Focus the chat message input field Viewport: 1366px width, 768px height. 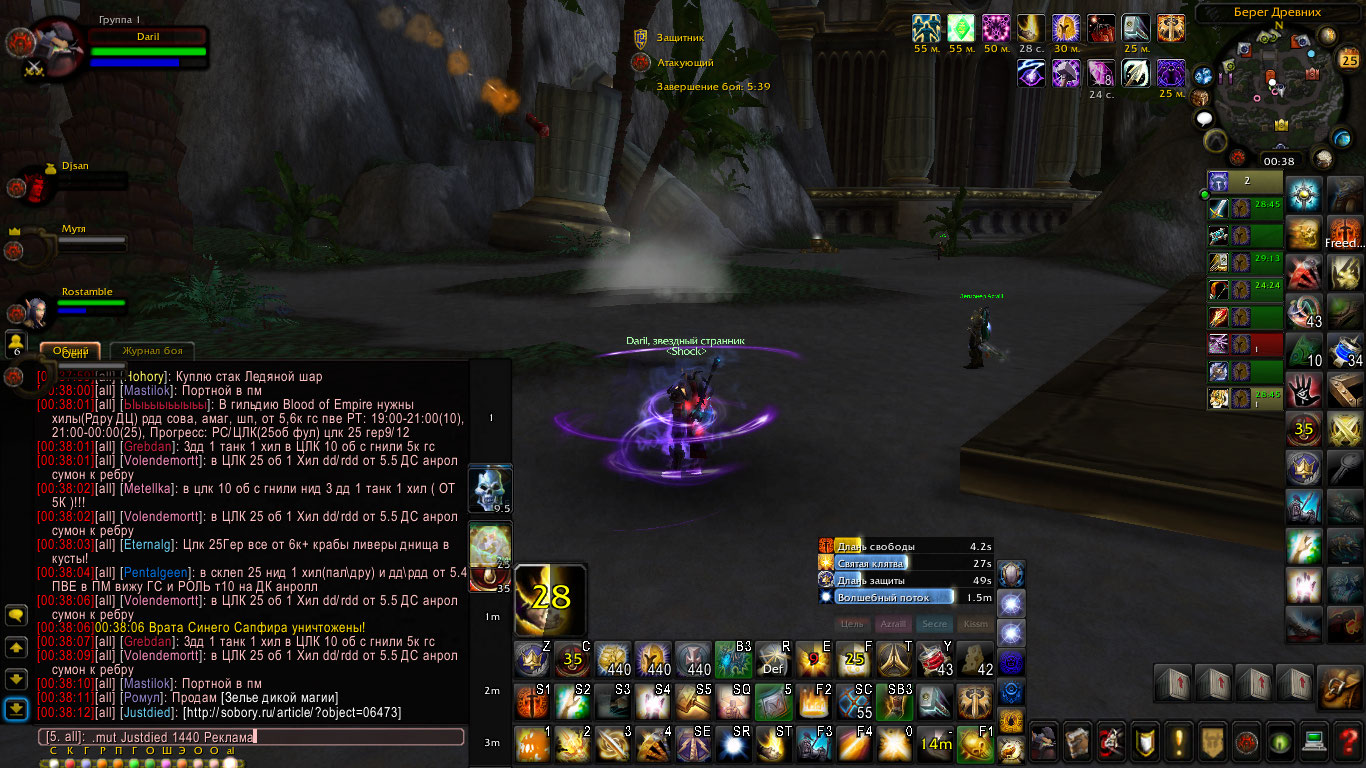point(250,737)
